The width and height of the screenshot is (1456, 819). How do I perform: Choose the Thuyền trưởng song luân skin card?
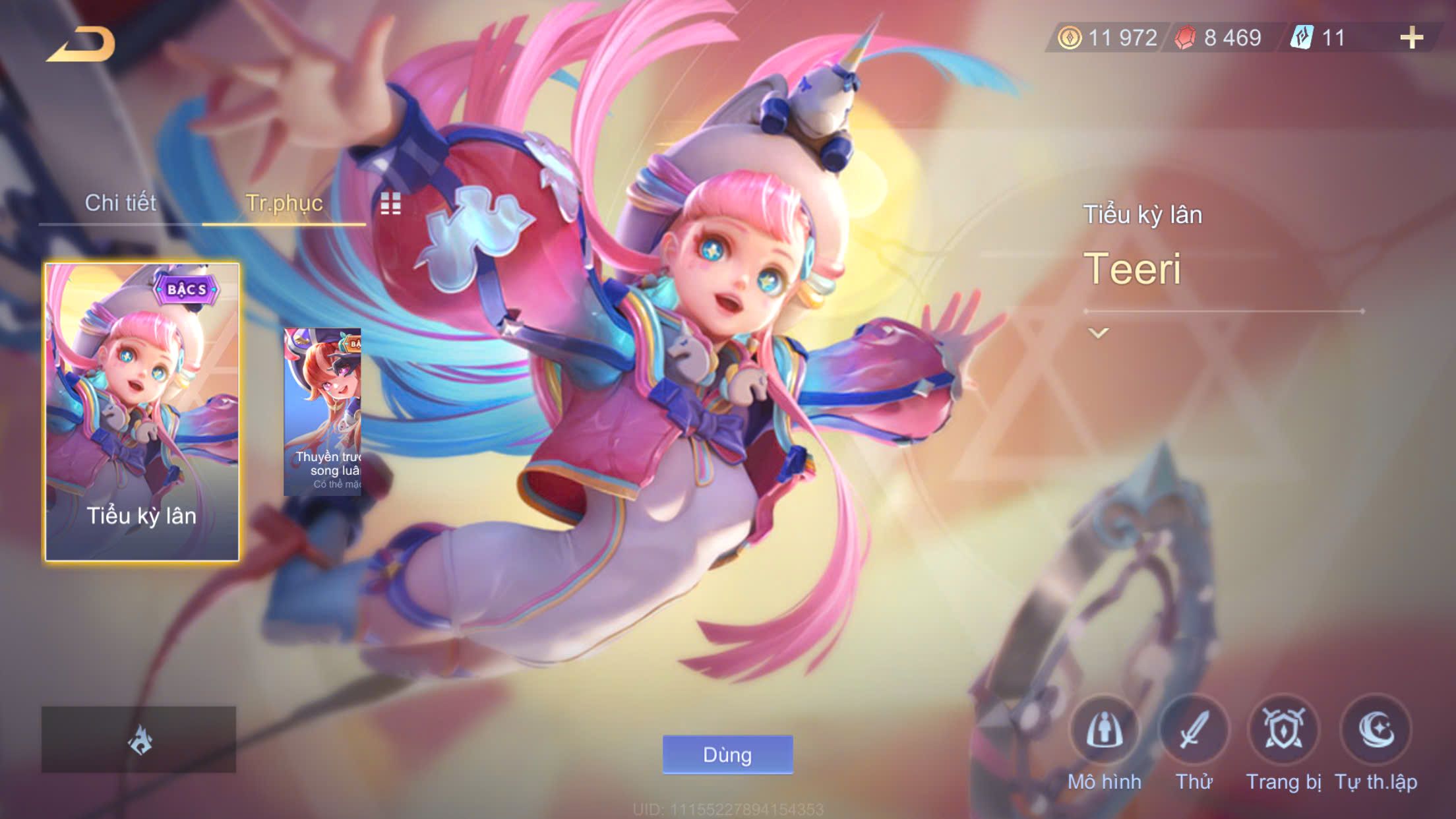pyautogui.click(x=322, y=412)
